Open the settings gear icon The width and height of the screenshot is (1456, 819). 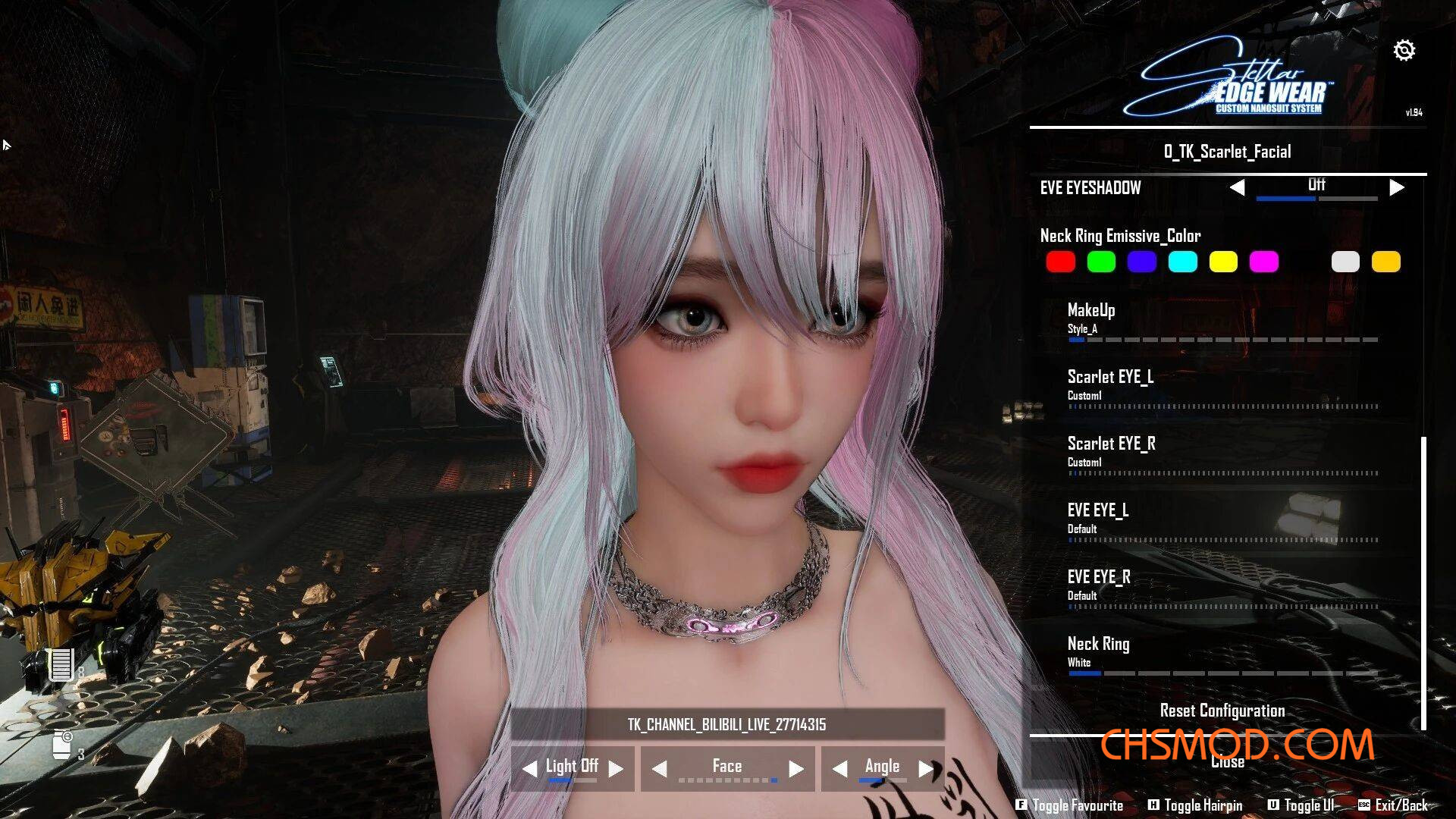(1404, 50)
